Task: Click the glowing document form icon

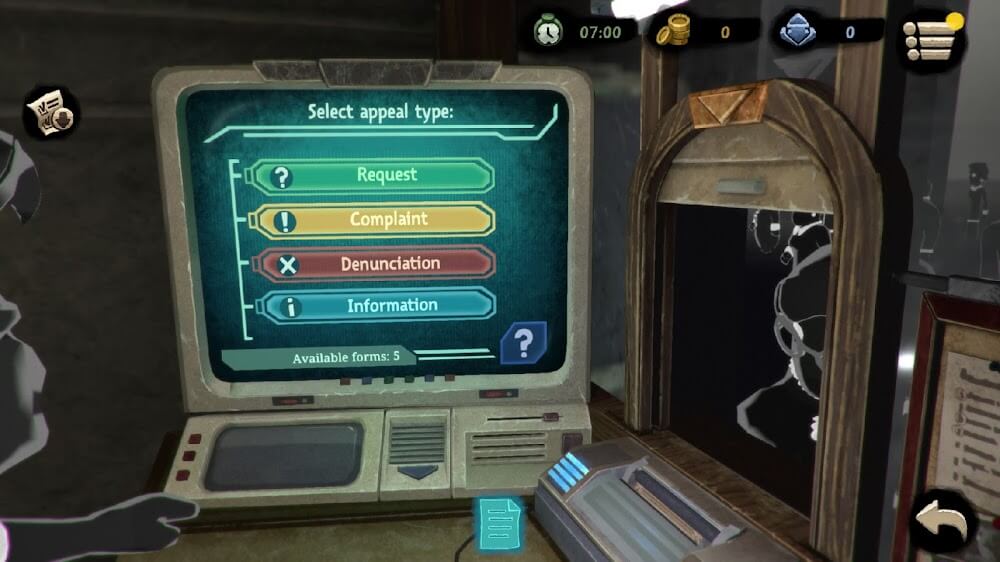Action: (500, 521)
